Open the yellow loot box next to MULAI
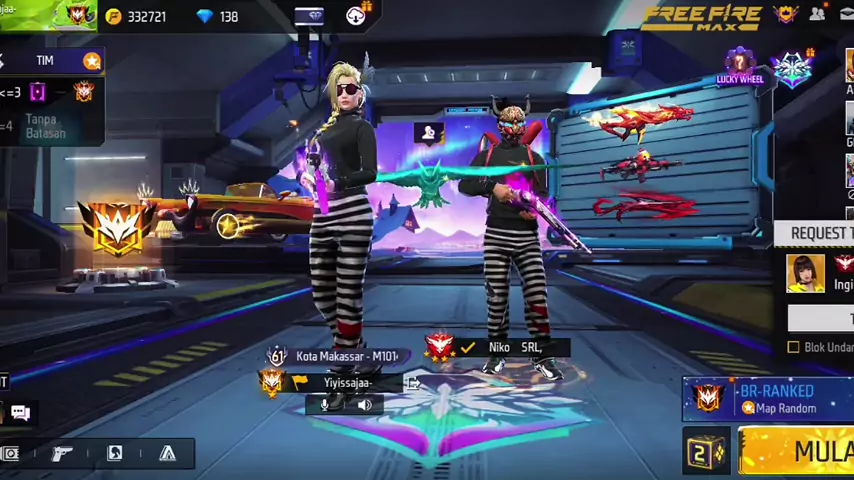This screenshot has width=854, height=480. click(x=706, y=452)
